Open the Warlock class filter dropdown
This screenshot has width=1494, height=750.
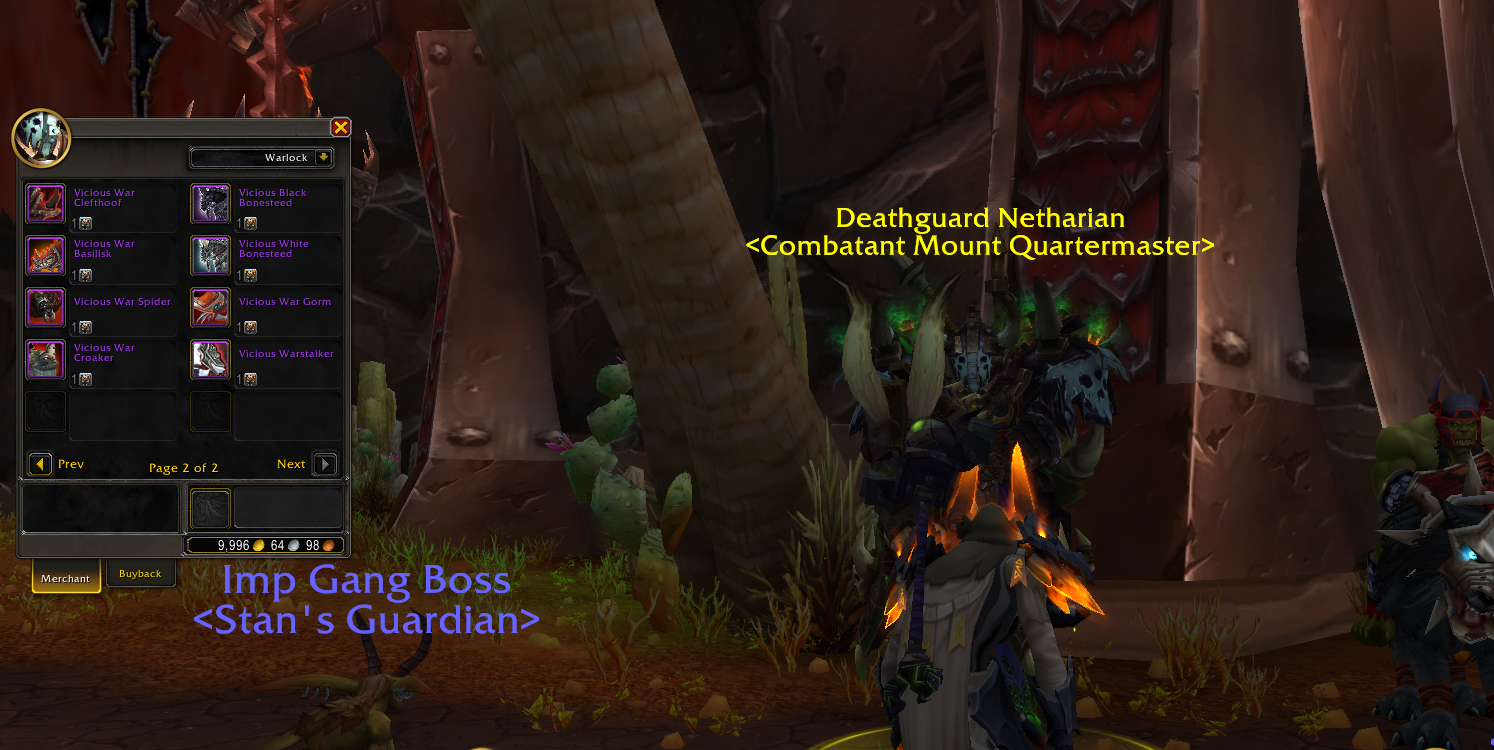pos(262,157)
